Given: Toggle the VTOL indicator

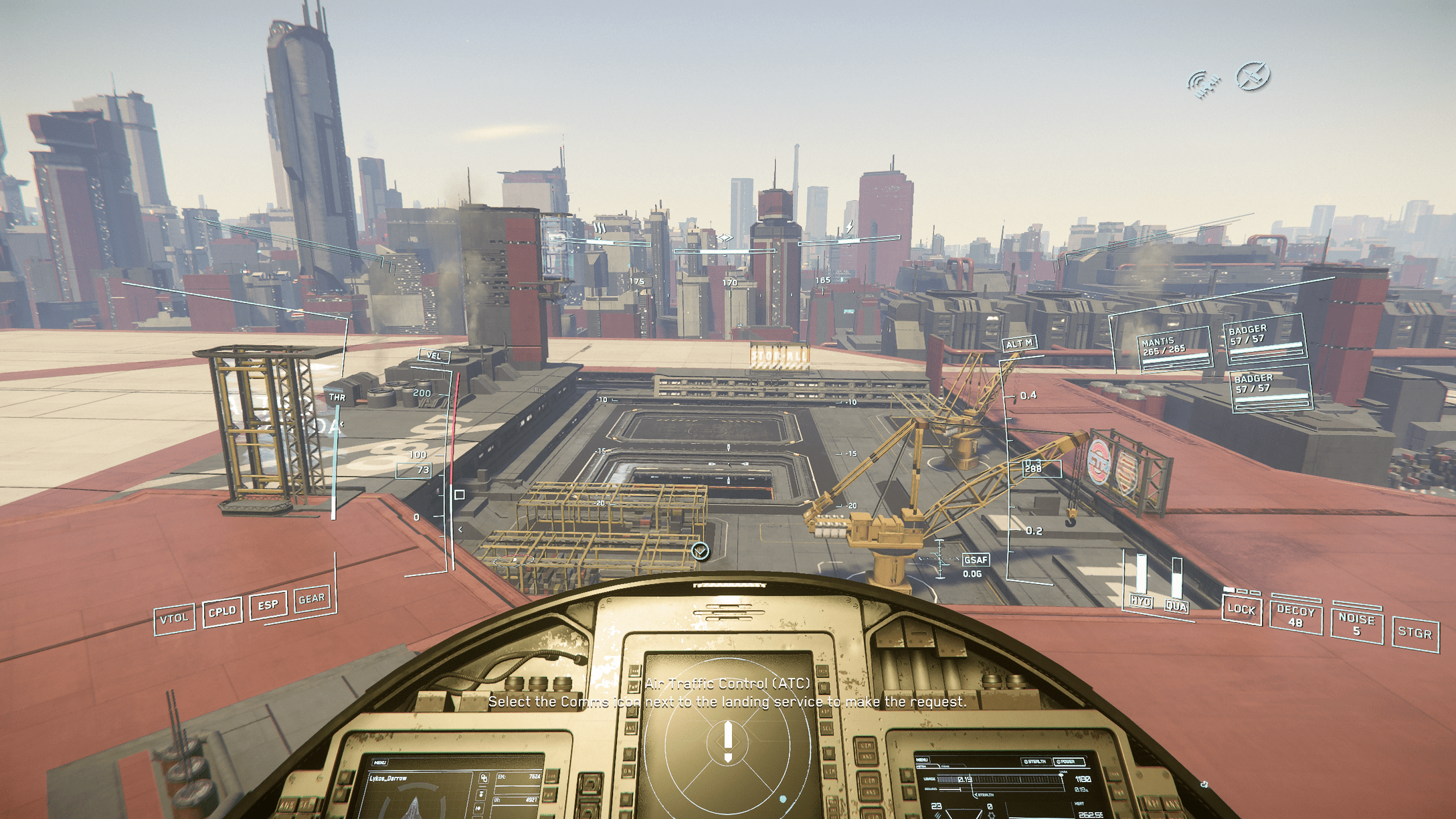Looking at the screenshot, I should 174,618.
